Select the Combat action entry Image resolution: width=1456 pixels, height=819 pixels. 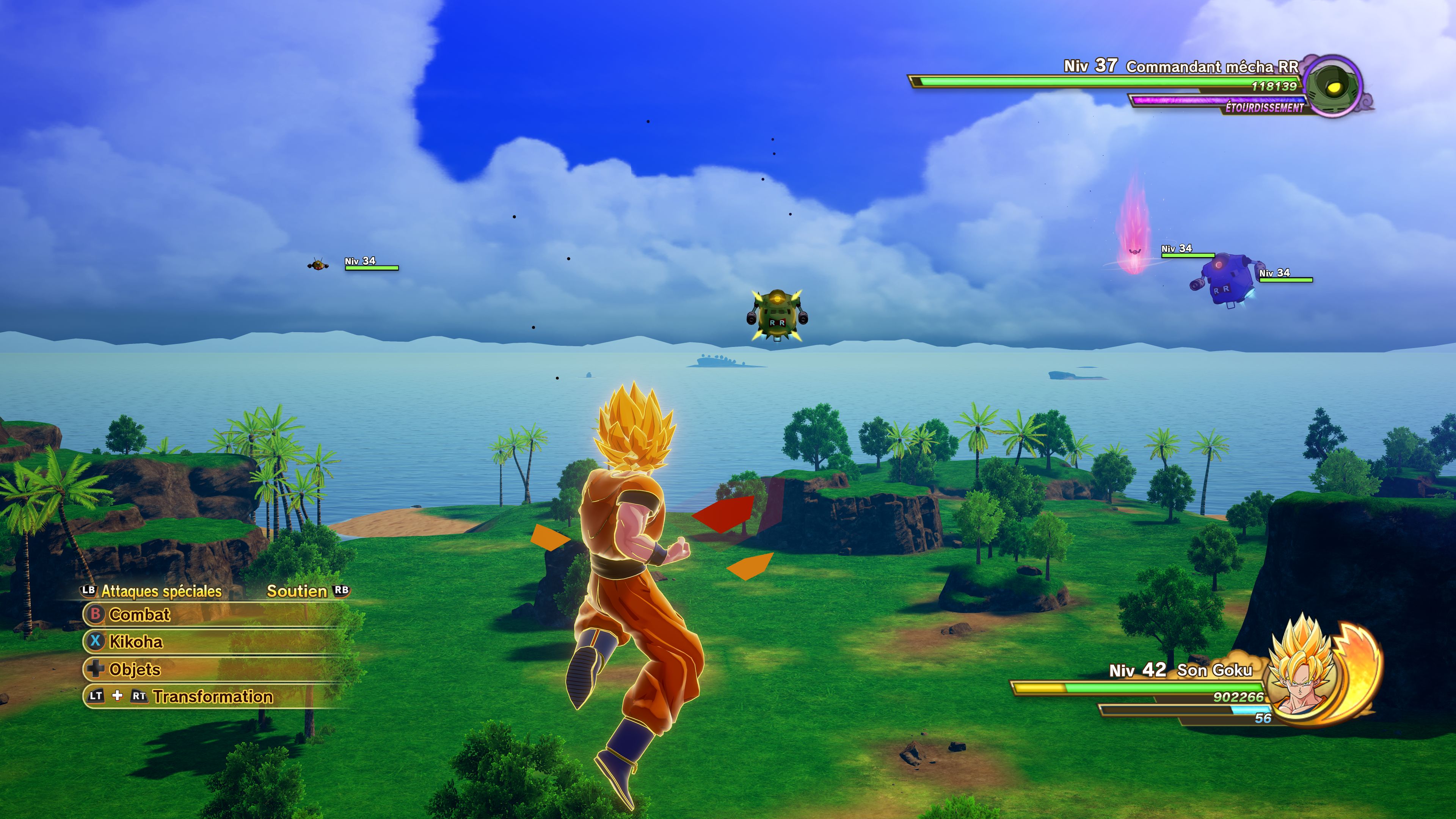[x=139, y=614]
